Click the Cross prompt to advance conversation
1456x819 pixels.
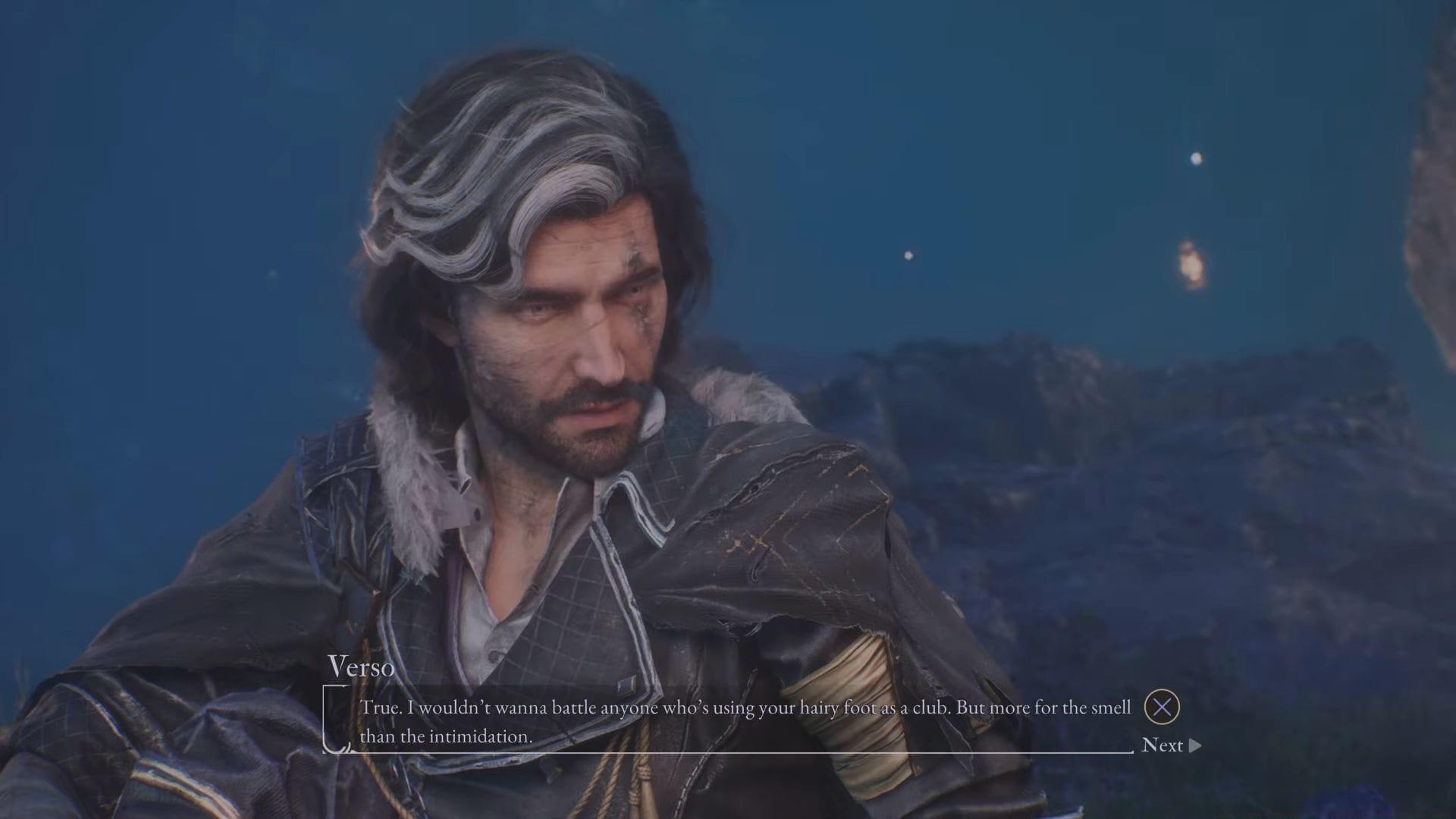click(x=1163, y=707)
